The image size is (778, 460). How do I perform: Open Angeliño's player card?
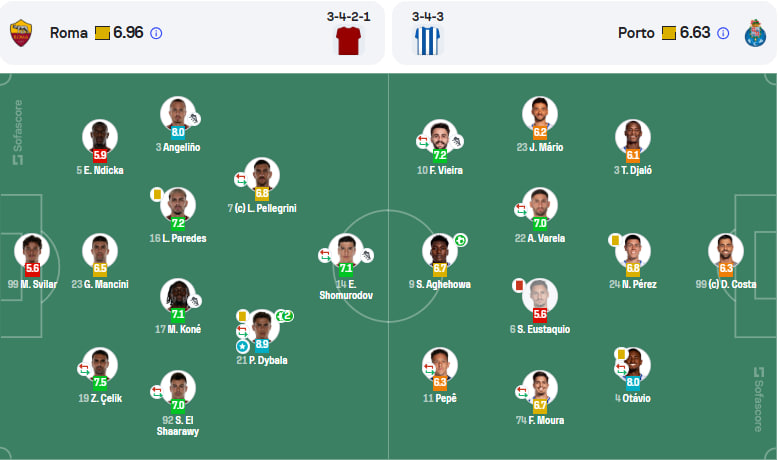tap(178, 114)
